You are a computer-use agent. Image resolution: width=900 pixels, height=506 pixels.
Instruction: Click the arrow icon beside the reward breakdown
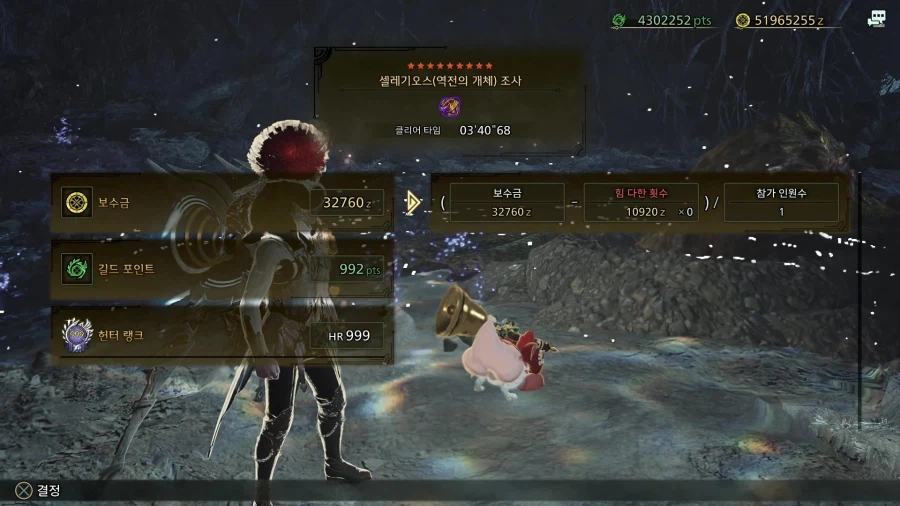pyautogui.click(x=412, y=202)
